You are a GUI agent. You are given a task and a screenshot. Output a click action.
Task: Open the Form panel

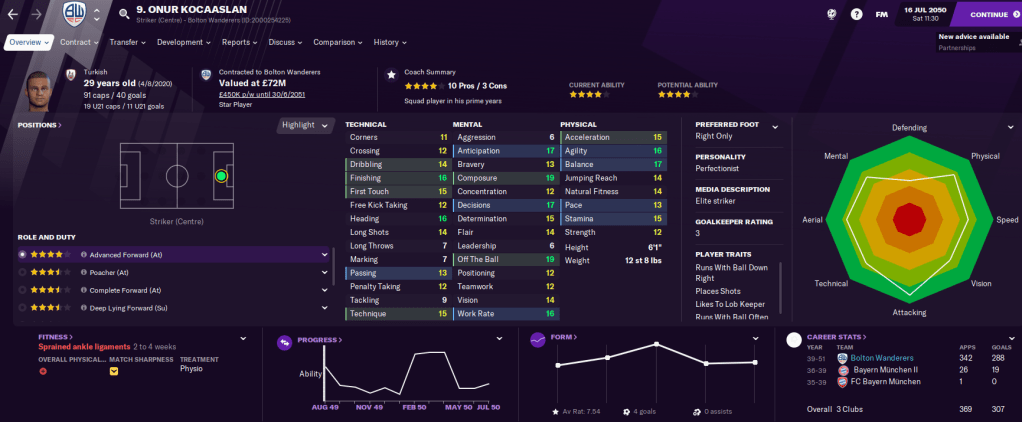click(564, 338)
